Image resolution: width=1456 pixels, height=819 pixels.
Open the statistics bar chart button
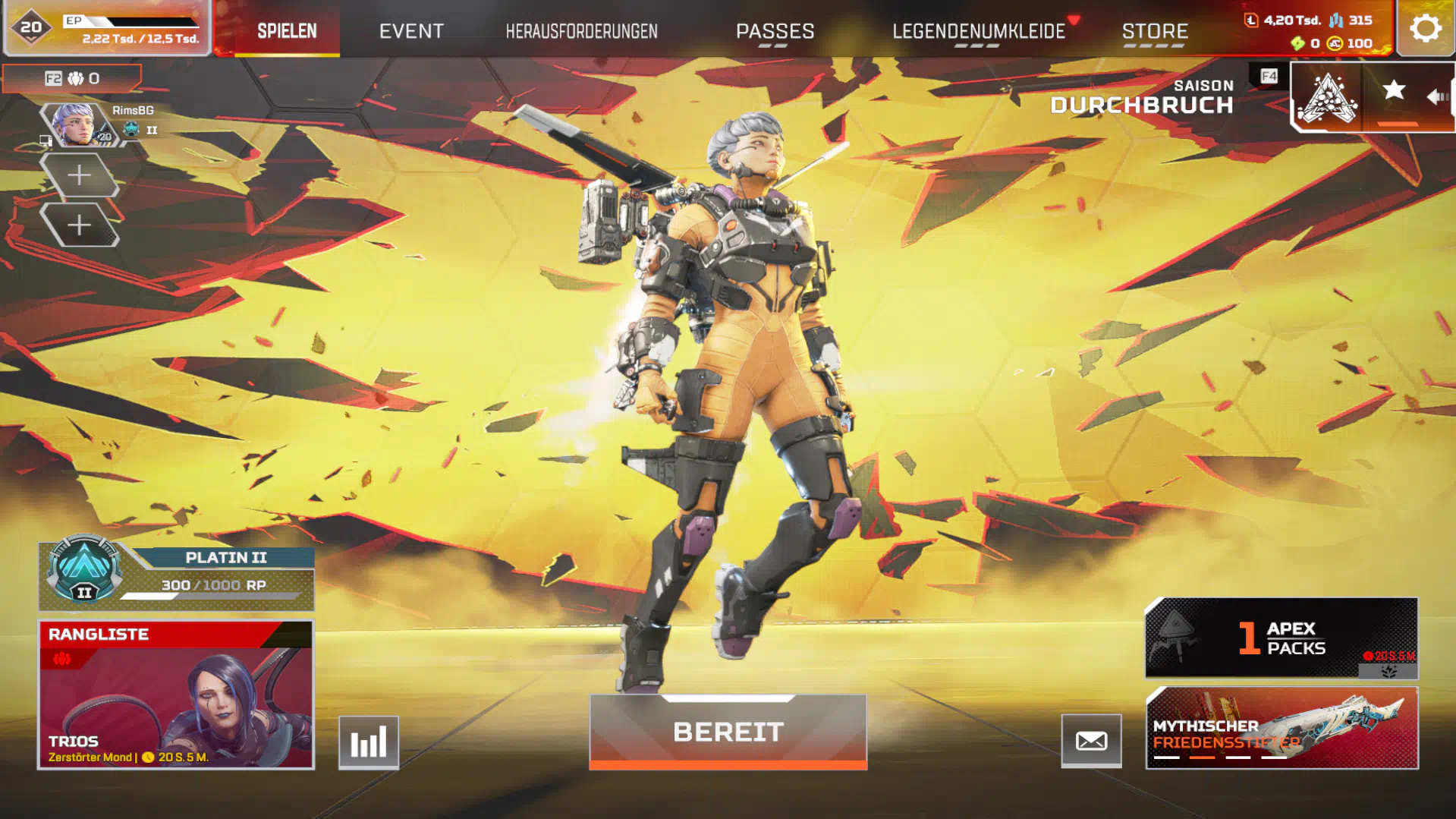tap(369, 742)
